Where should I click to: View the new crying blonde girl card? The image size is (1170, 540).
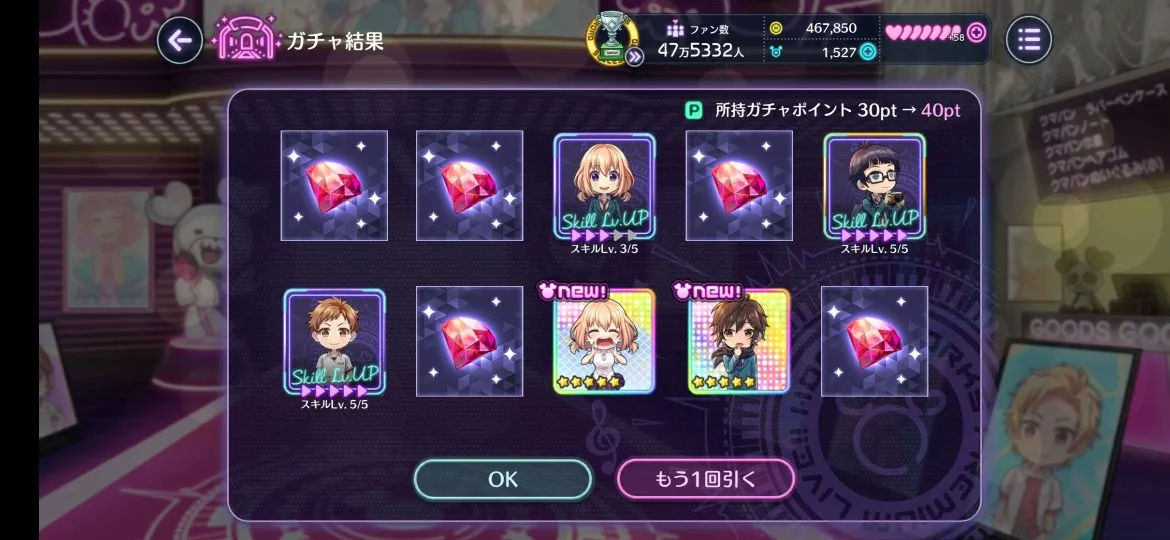point(604,342)
